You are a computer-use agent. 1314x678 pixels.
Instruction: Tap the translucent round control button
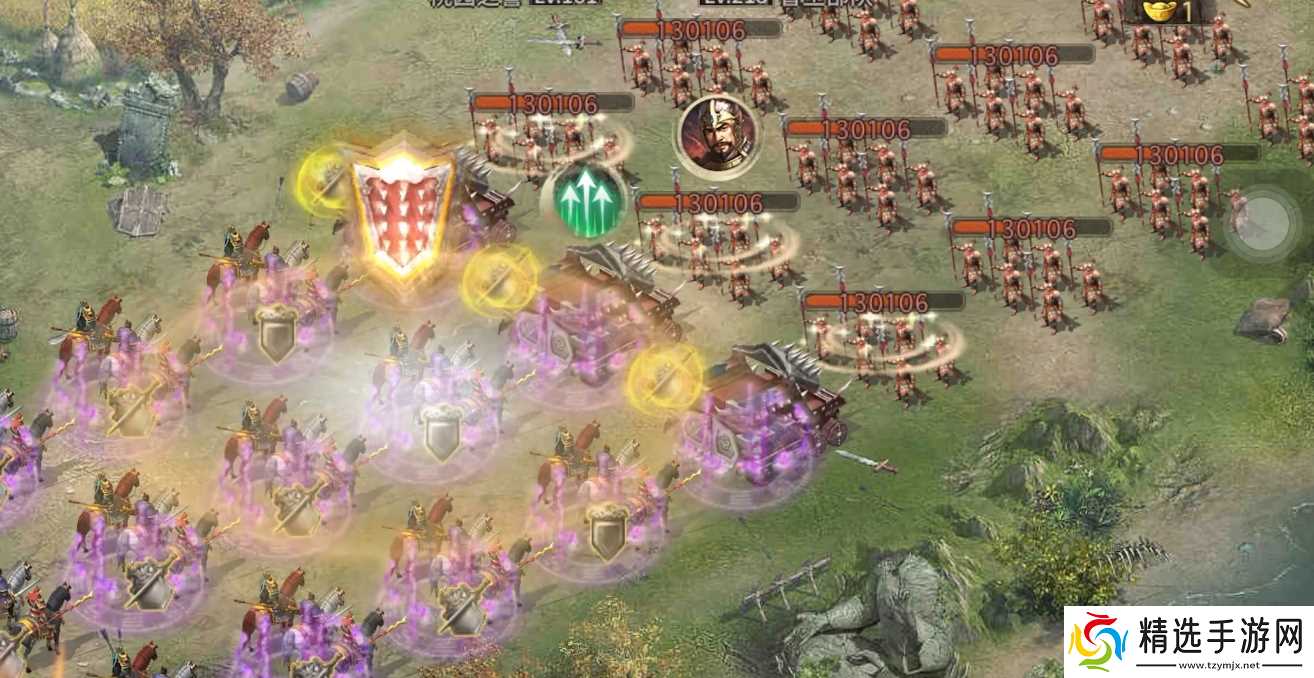tap(1262, 217)
